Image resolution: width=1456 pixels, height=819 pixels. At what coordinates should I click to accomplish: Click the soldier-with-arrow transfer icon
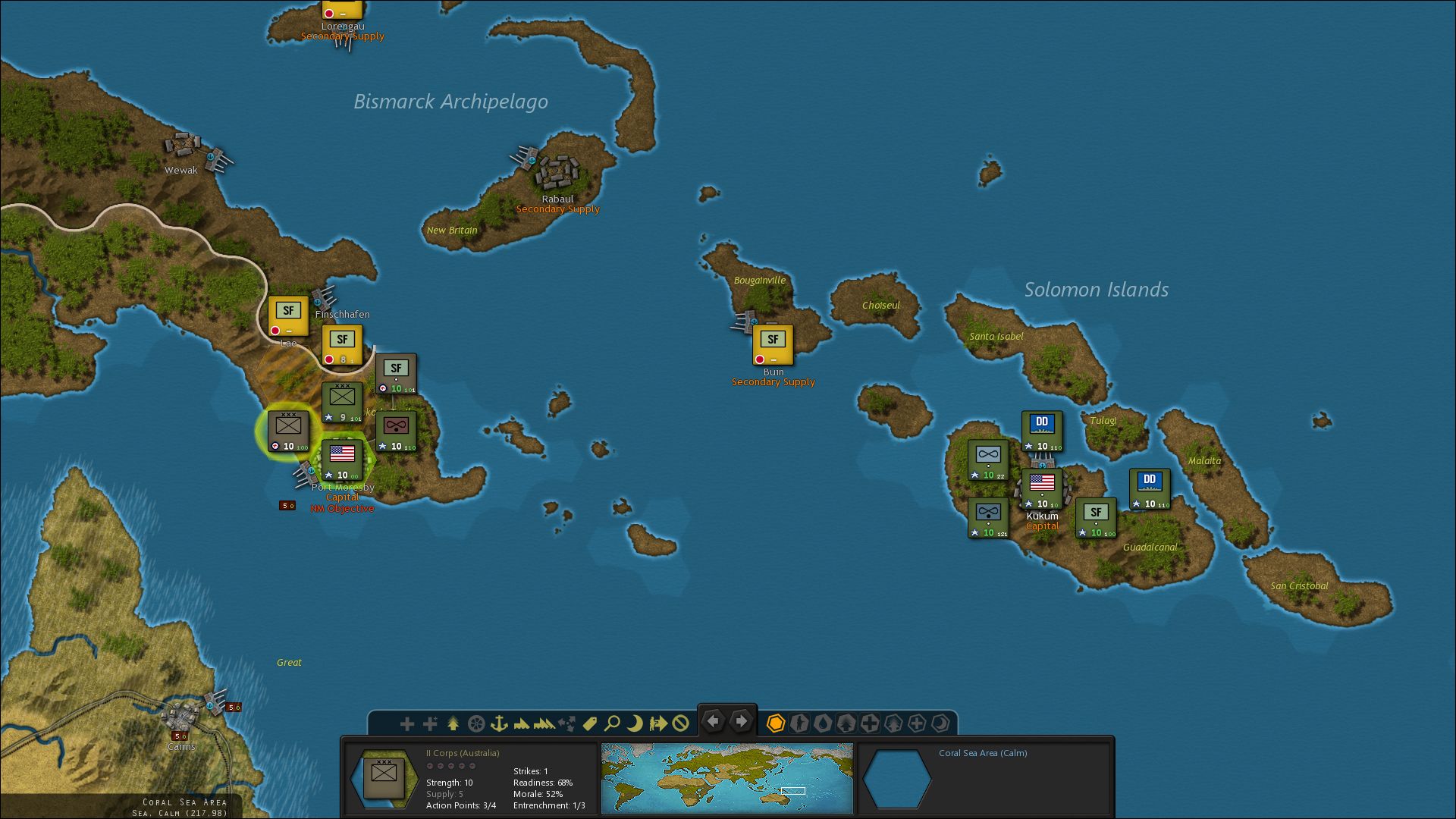[658, 723]
